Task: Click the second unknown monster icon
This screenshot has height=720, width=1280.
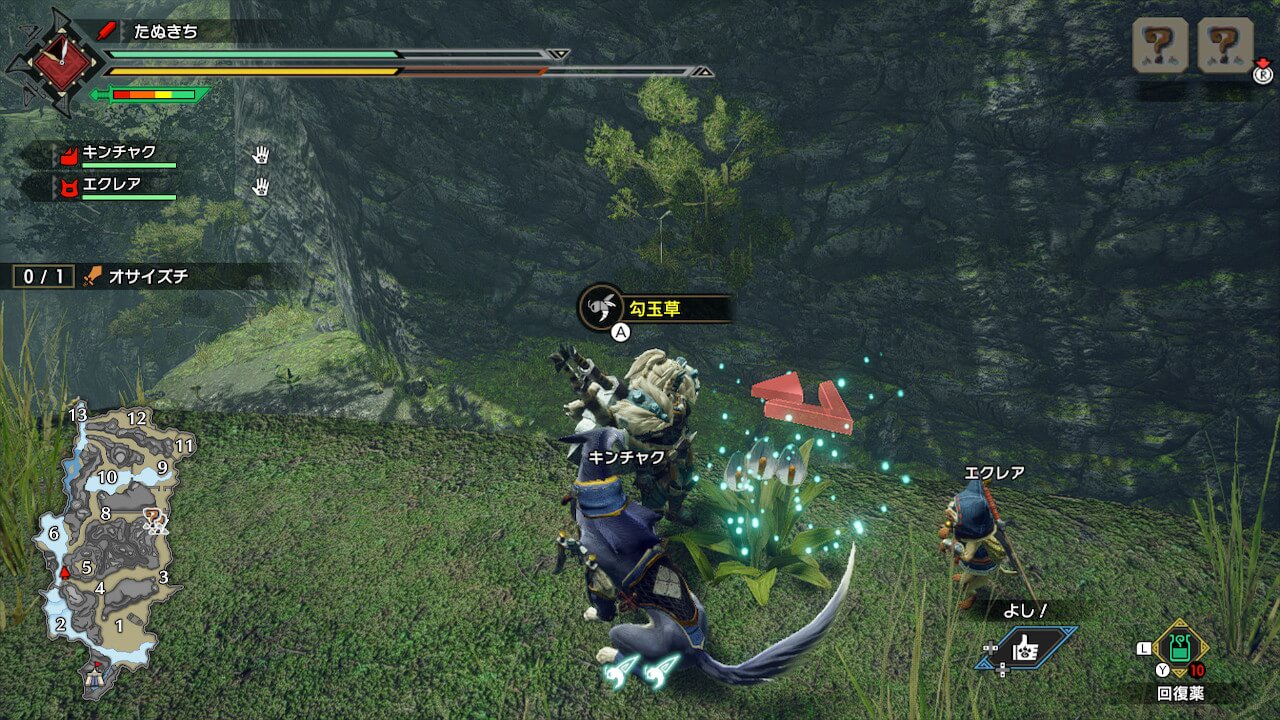Action: click(x=1225, y=45)
